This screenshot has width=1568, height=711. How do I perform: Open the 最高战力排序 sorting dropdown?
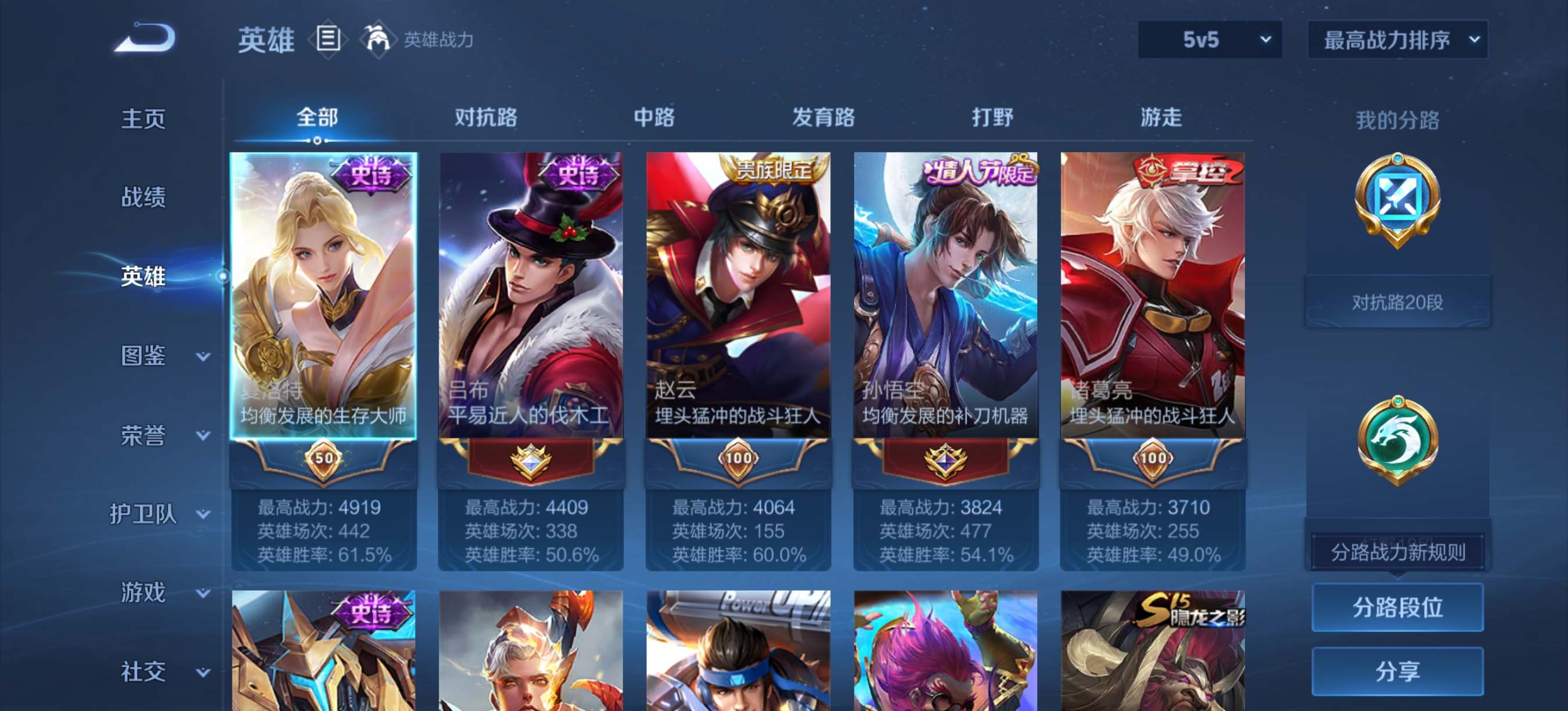tap(1396, 39)
